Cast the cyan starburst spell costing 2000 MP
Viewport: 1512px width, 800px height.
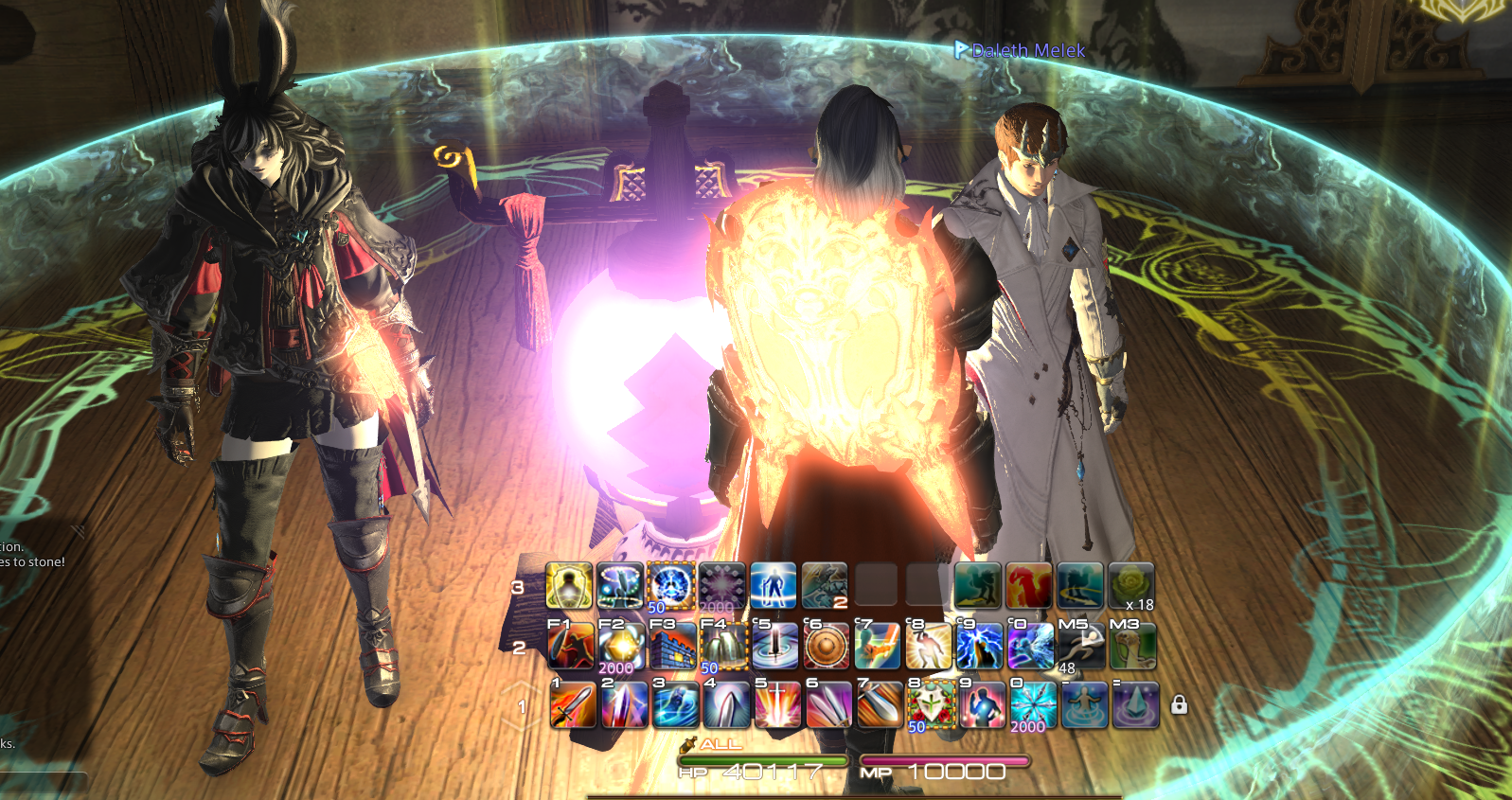1033,705
